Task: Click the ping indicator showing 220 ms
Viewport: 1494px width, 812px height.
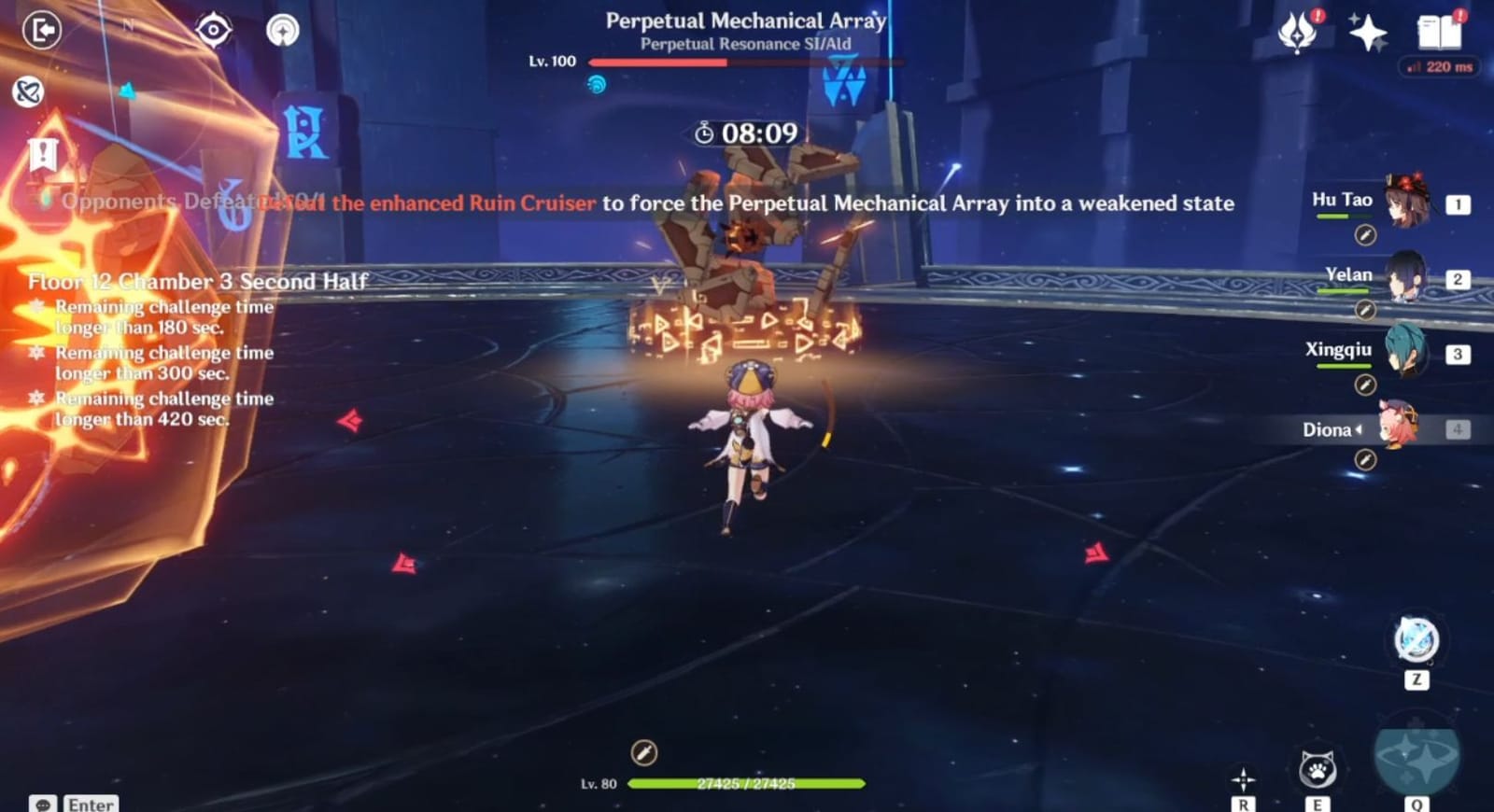Action: coord(1436,67)
